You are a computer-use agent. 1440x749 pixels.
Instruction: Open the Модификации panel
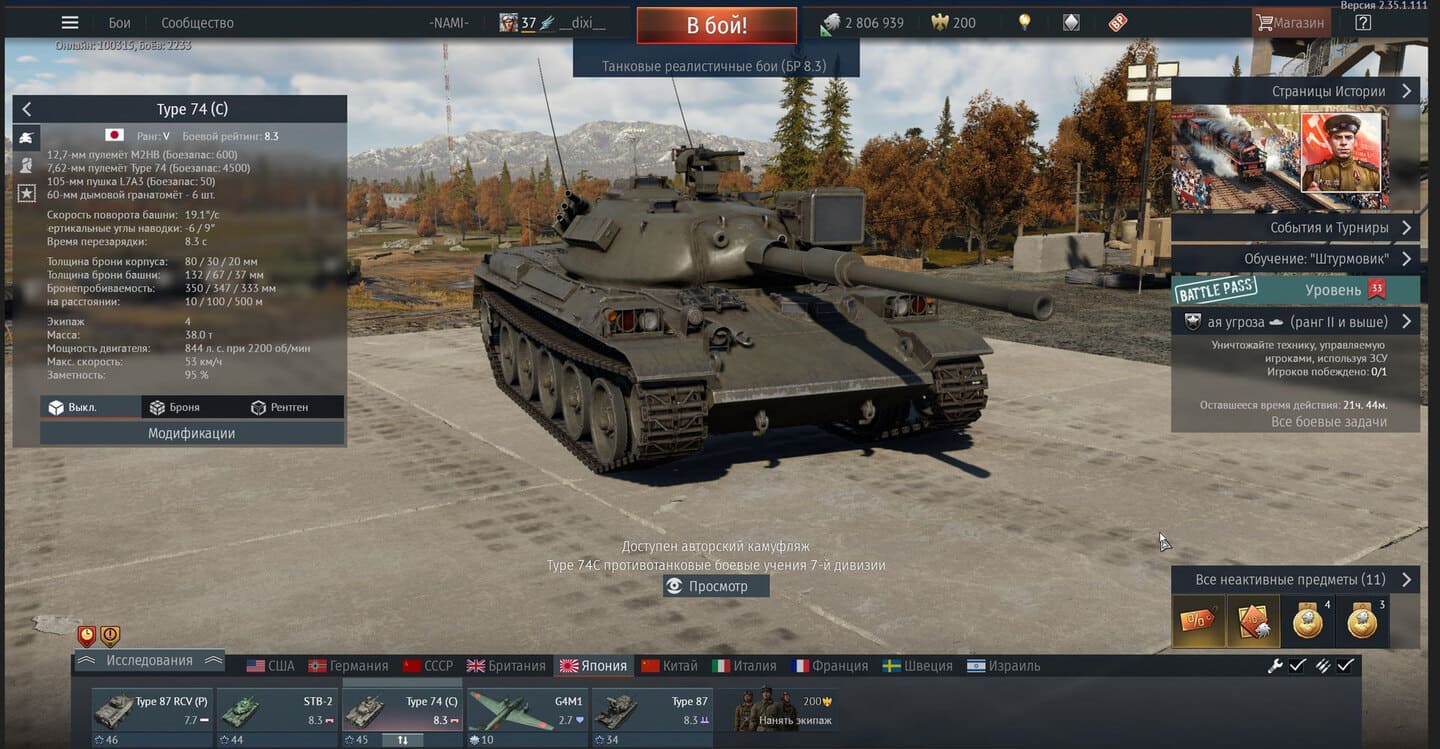(192, 433)
